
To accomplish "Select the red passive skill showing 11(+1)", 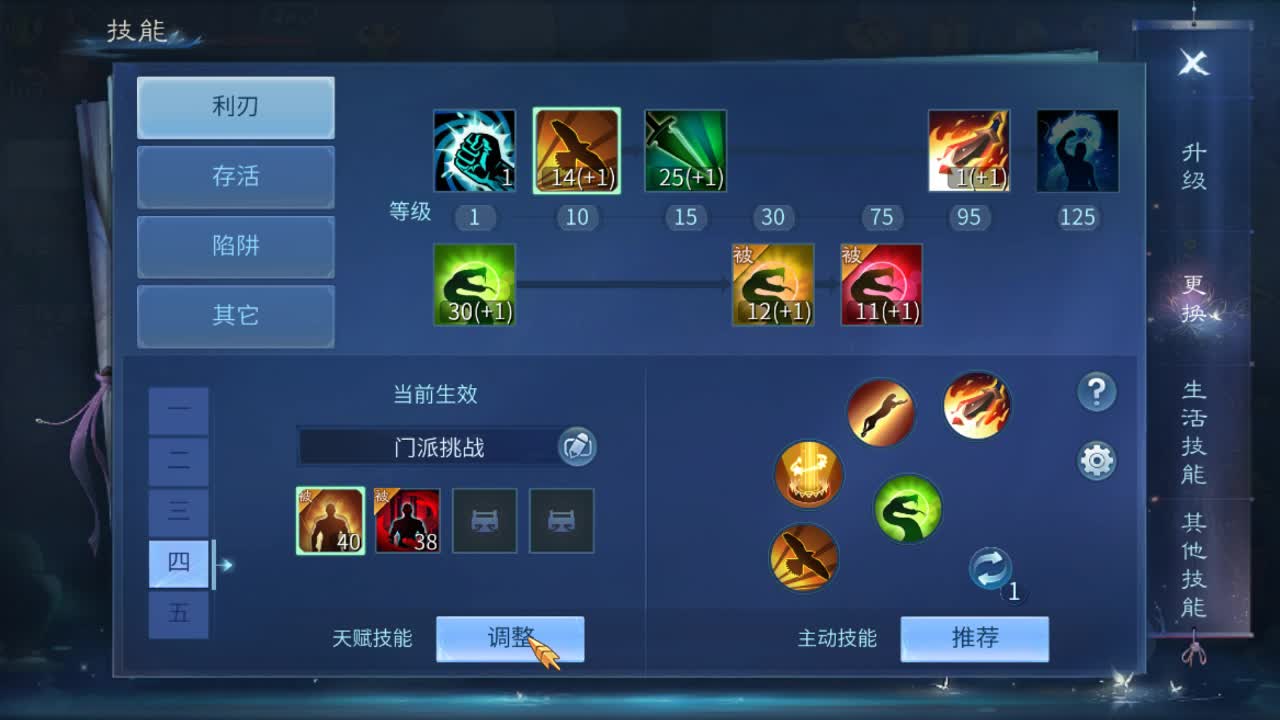I will 881,284.
